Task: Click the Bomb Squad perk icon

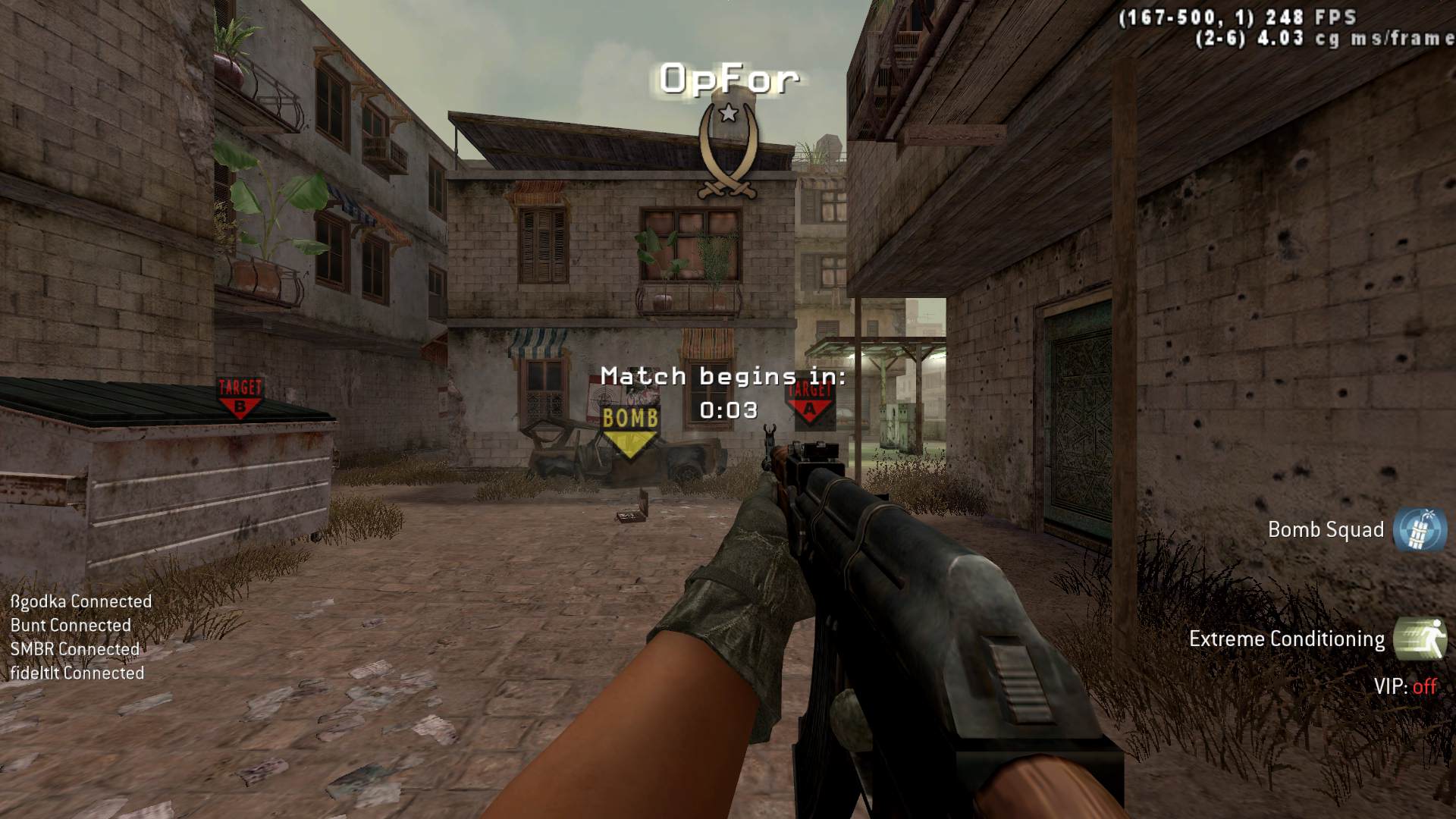Action: [1420, 529]
